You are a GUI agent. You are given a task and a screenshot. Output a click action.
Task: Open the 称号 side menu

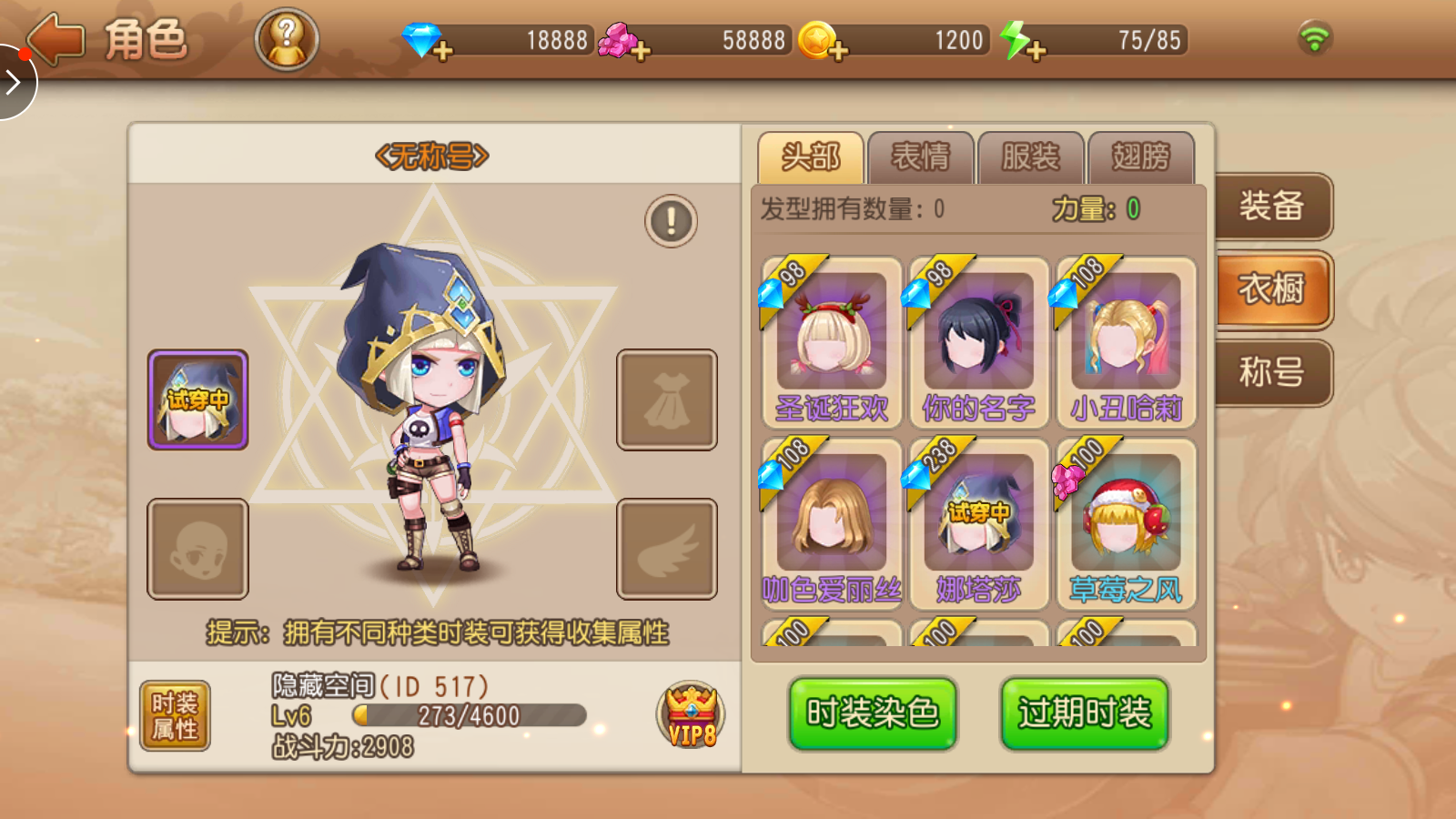1272,372
